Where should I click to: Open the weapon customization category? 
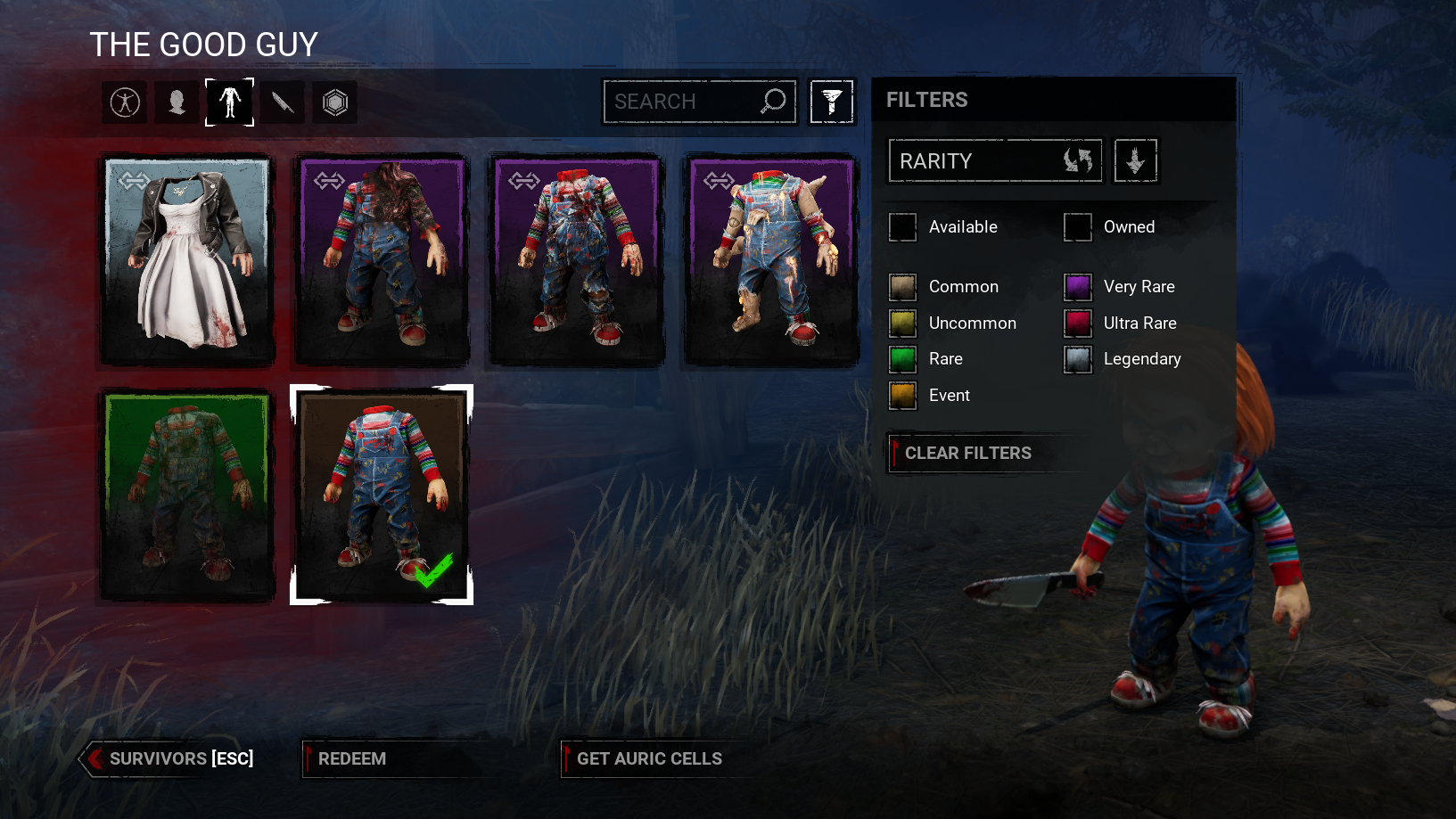(282, 102)
